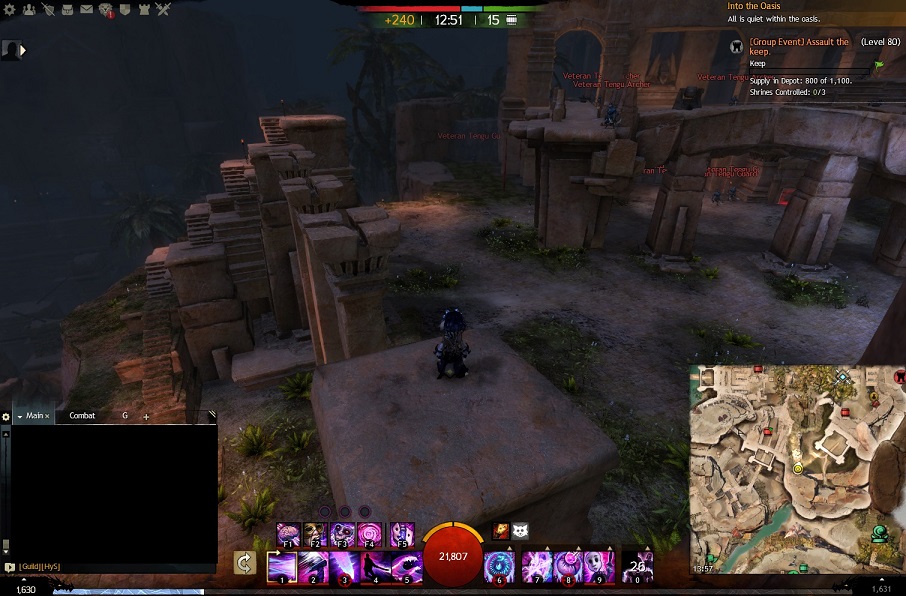Click the weapon swap button

pos(244,564)
